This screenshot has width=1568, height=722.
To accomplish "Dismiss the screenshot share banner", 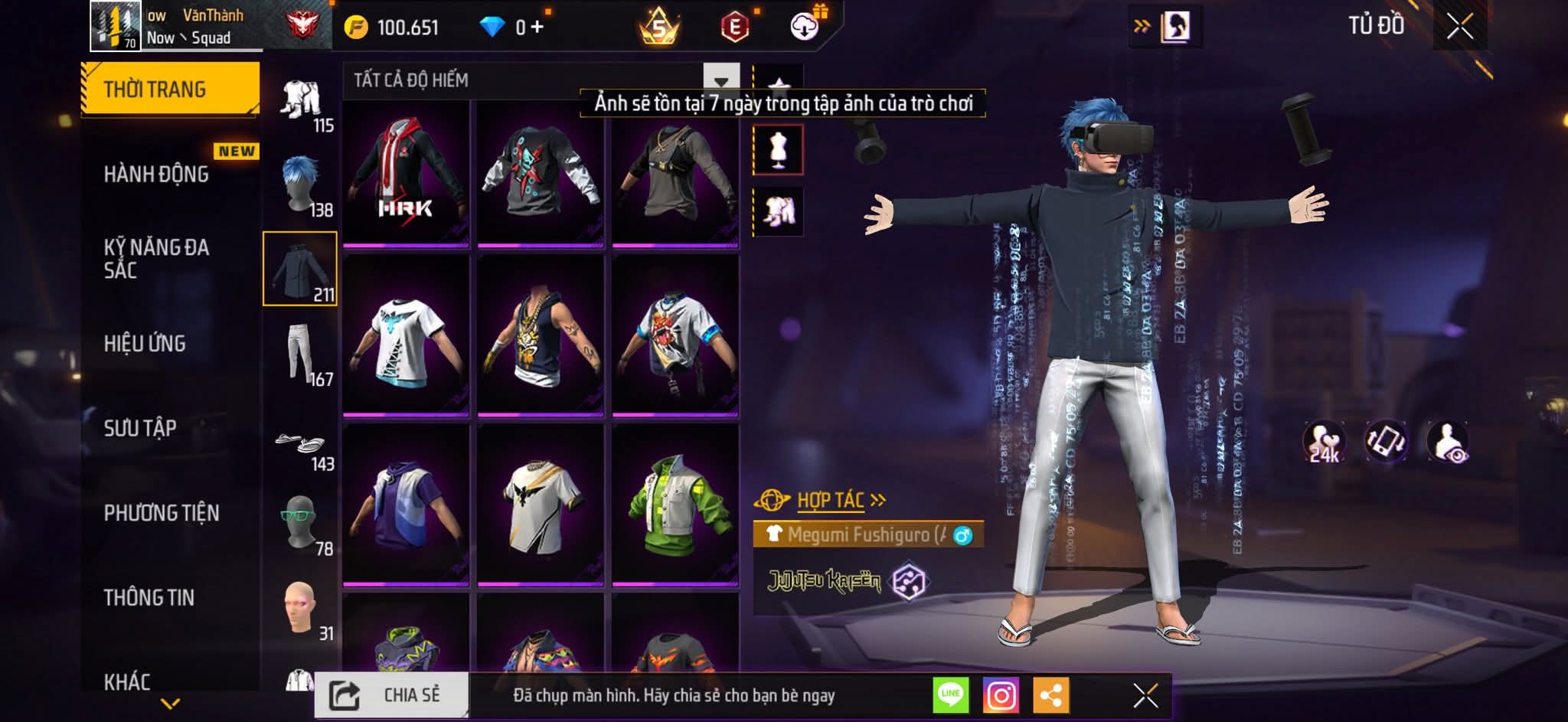I will (1145, 695).
